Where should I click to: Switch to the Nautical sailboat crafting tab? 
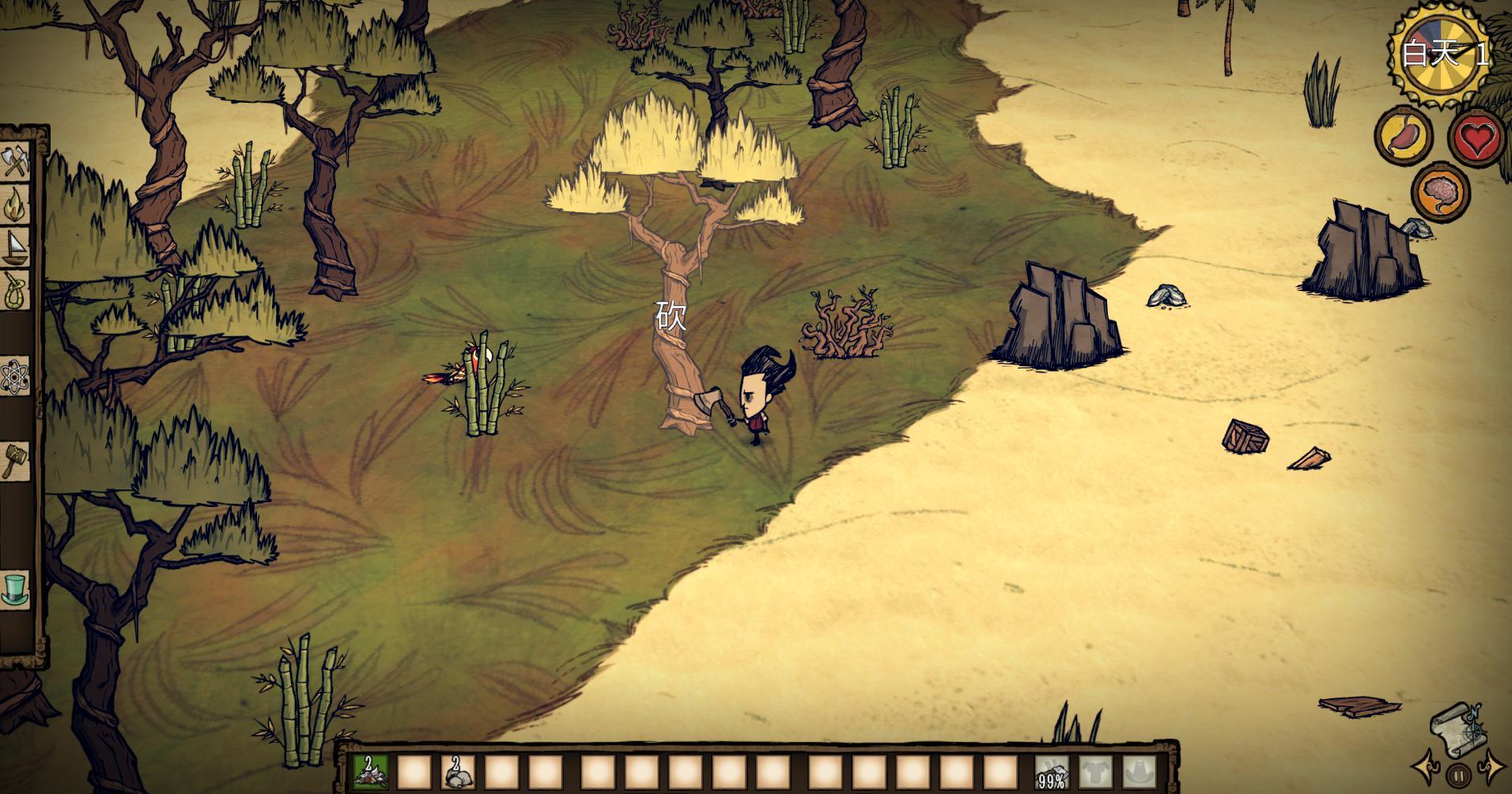pyautogui.click(x=16, y=247)
